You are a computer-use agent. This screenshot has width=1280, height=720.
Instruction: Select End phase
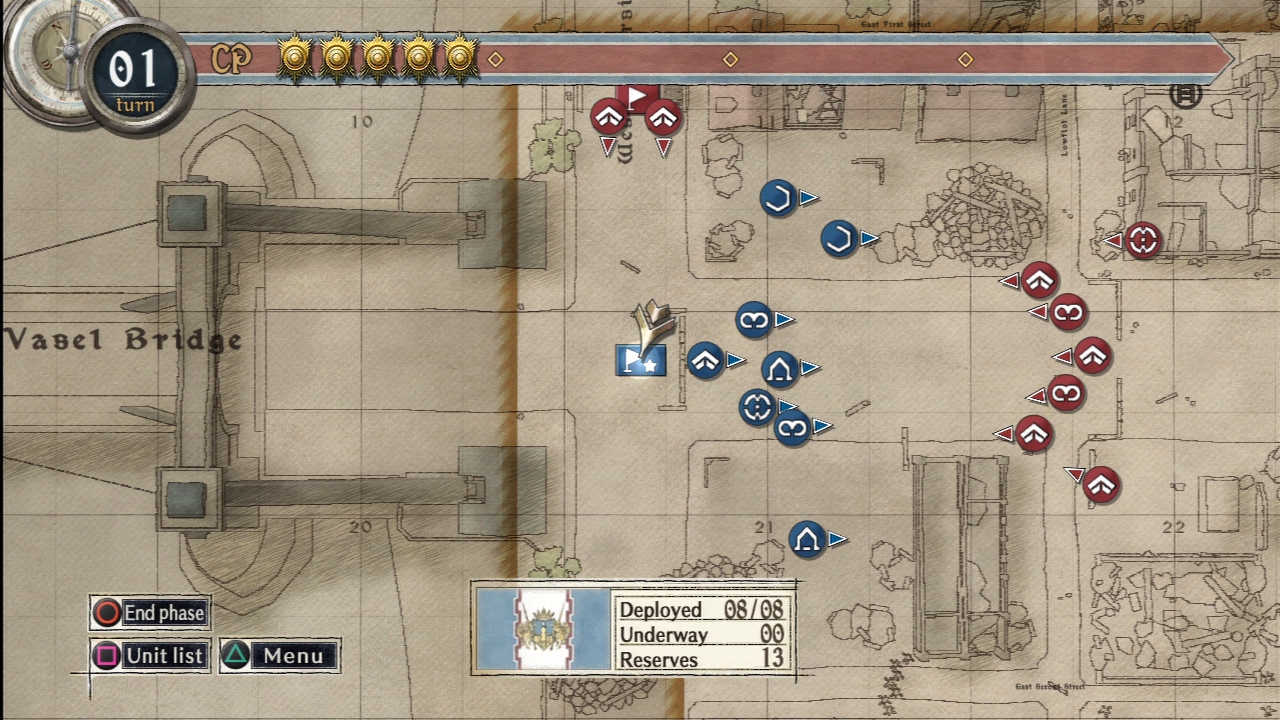coord(150,613)
